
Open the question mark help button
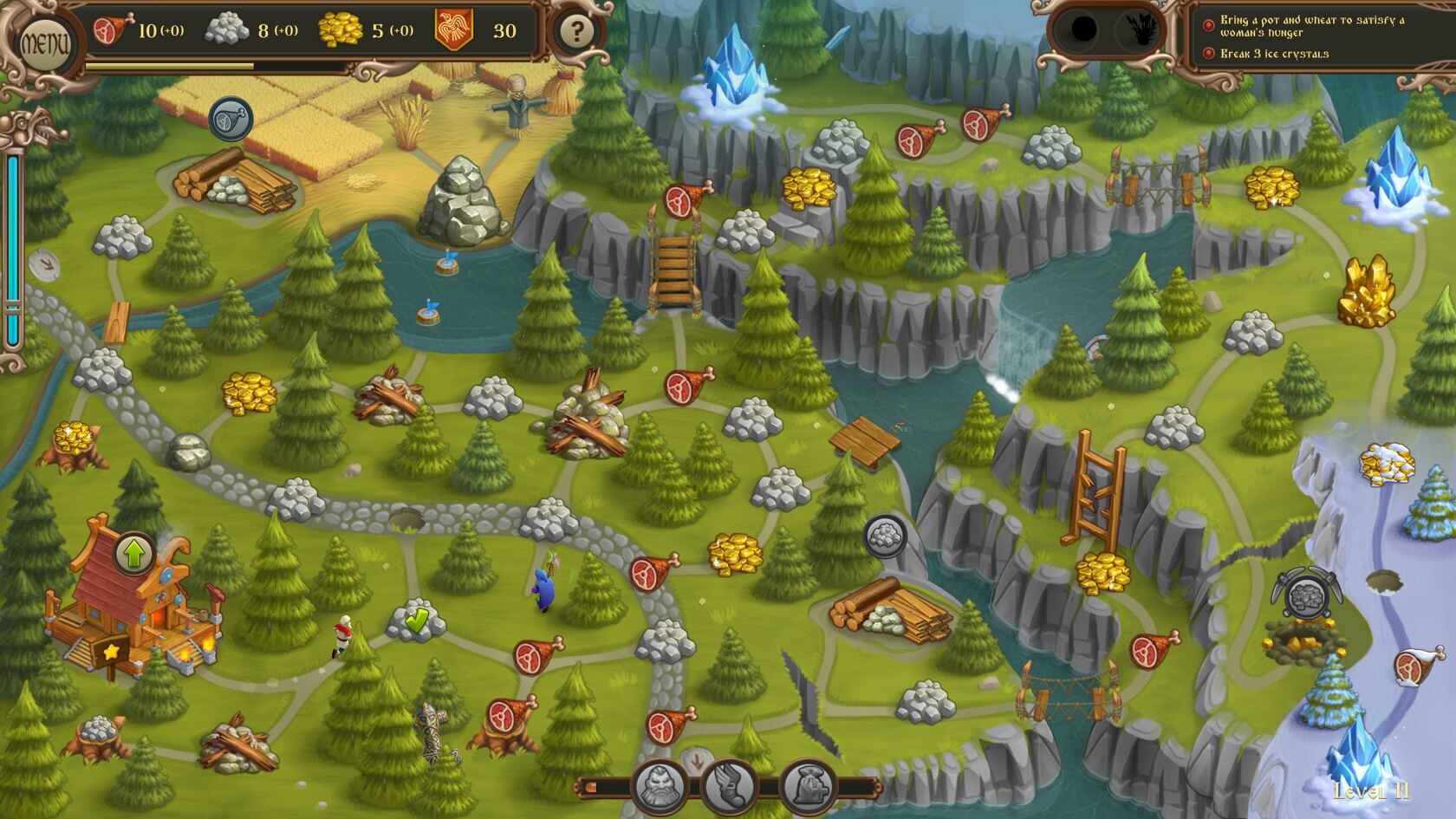pos(576,32)
